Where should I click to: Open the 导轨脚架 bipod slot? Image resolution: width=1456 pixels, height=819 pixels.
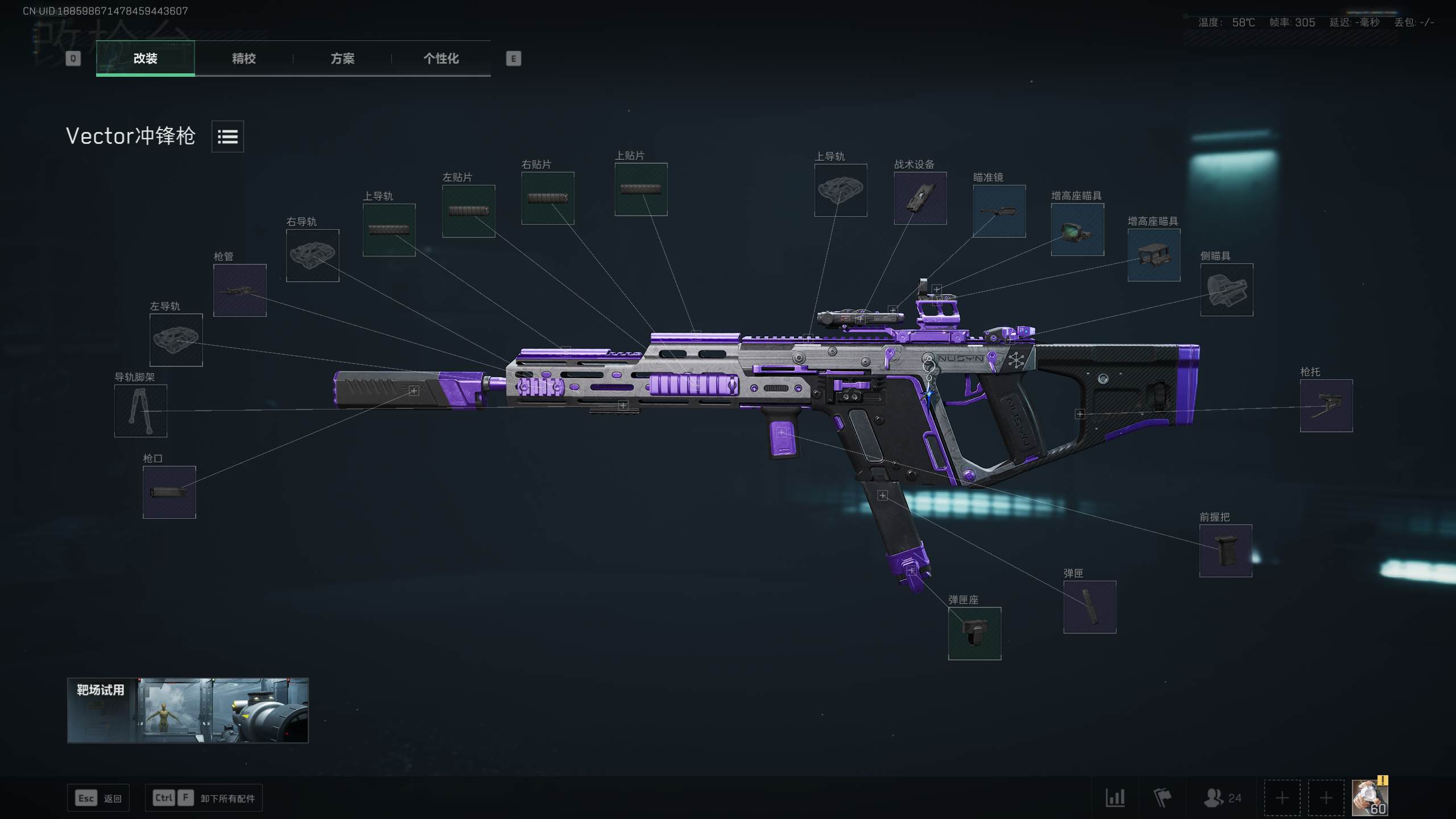[140, 411]
